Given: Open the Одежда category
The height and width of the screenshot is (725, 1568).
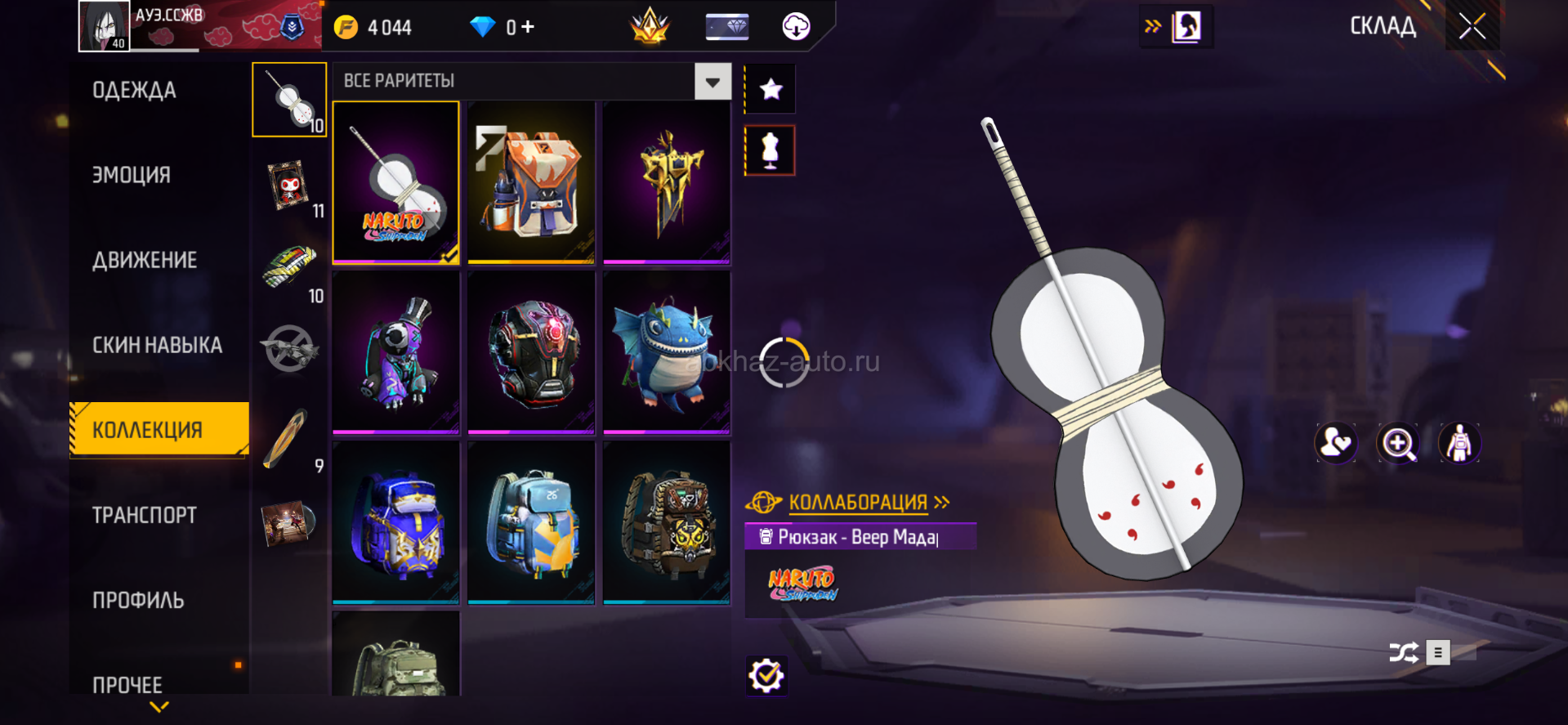Looking at the screenshot, I should point(134,90).
